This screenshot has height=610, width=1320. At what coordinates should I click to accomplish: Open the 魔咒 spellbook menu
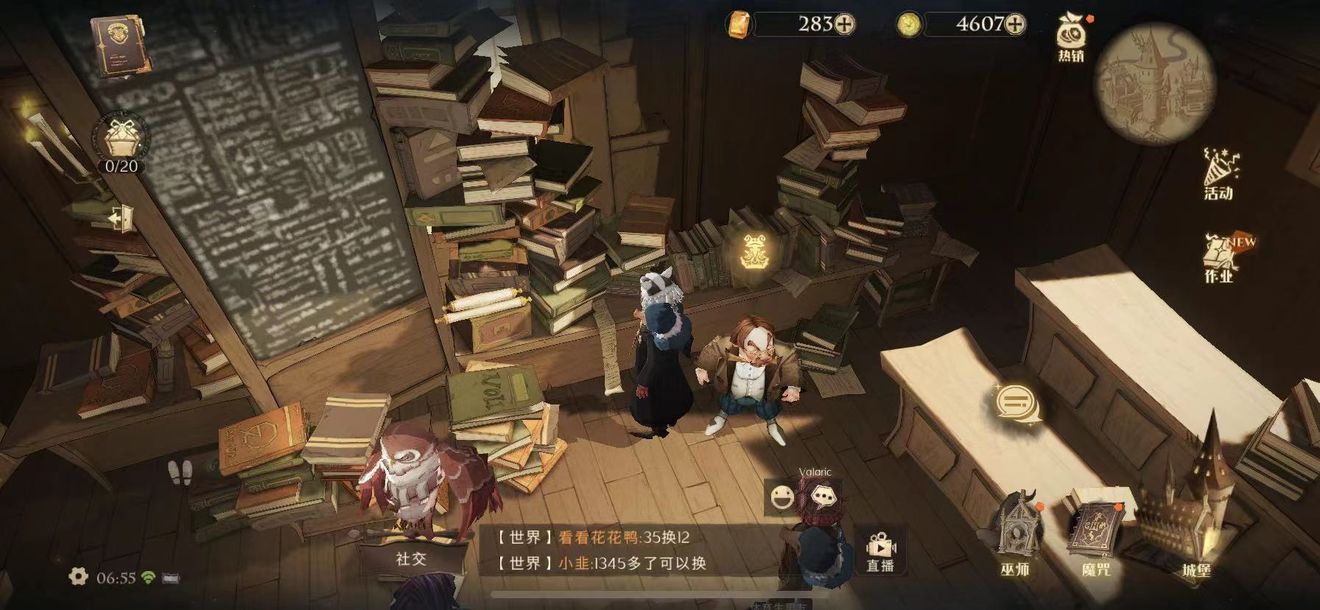tap(1096, 537)
